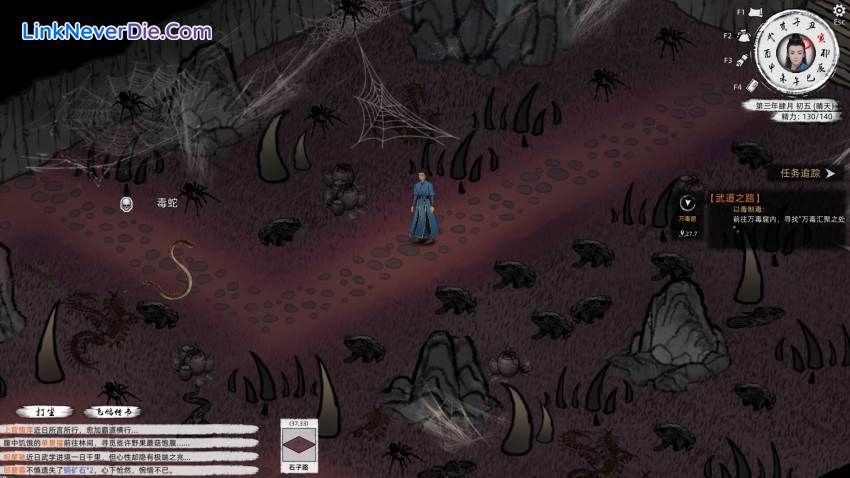The height and width of the screenshot is (478, 850).
Task: Open the F4 book shortcut icon
Action: tap(753, 84)
